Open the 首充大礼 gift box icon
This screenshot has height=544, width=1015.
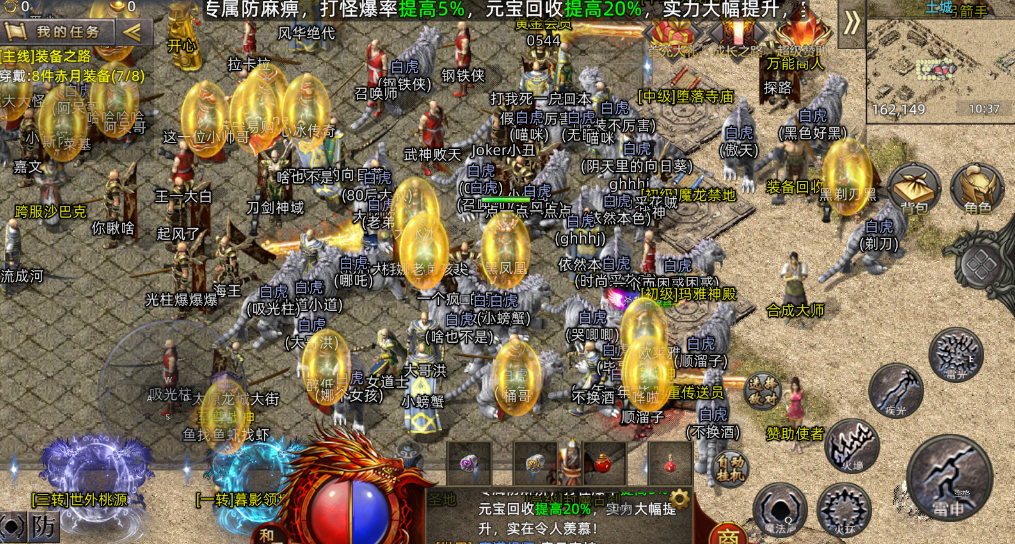click(x=672, y=35)
